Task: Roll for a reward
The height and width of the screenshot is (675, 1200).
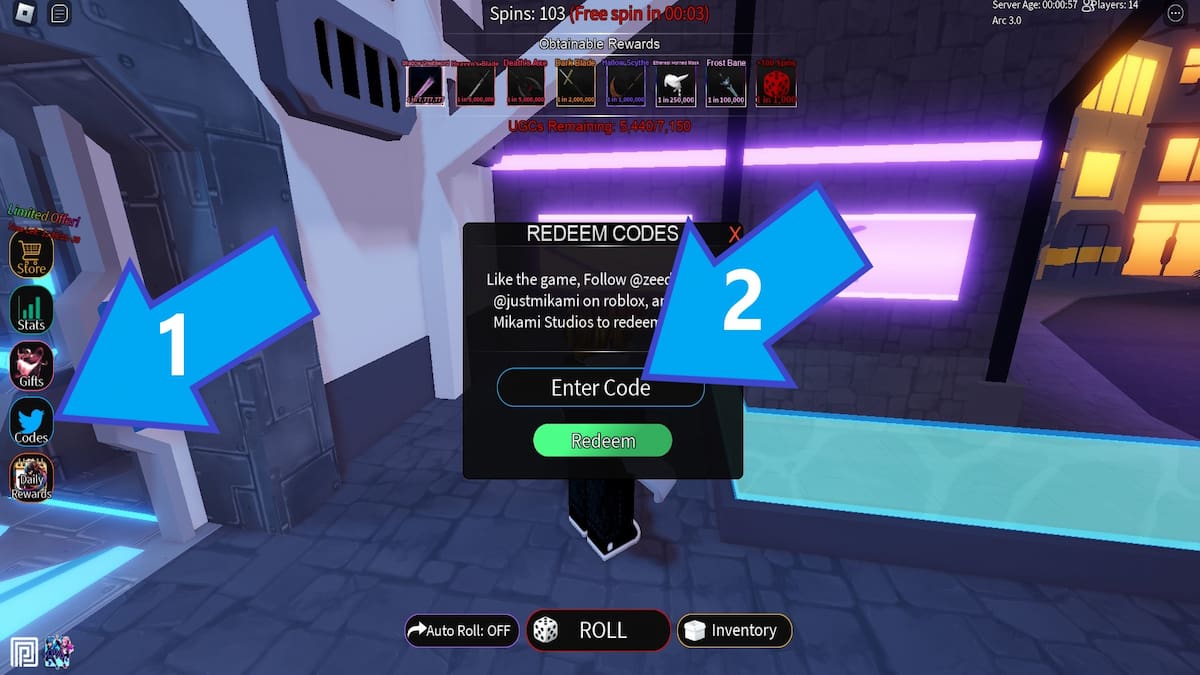Action: 598,630
